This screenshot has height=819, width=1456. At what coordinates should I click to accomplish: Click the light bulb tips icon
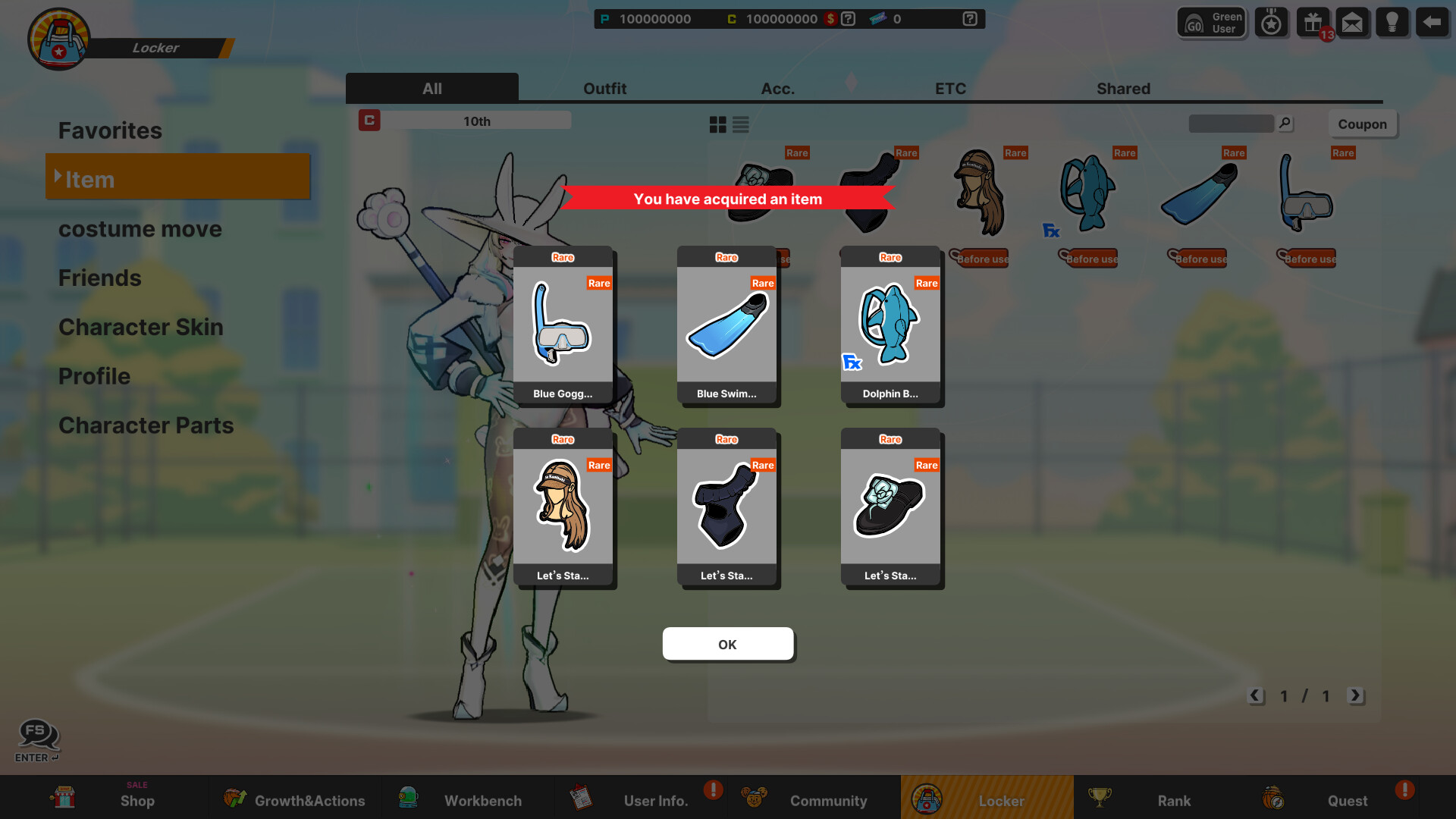(1393, 22)
